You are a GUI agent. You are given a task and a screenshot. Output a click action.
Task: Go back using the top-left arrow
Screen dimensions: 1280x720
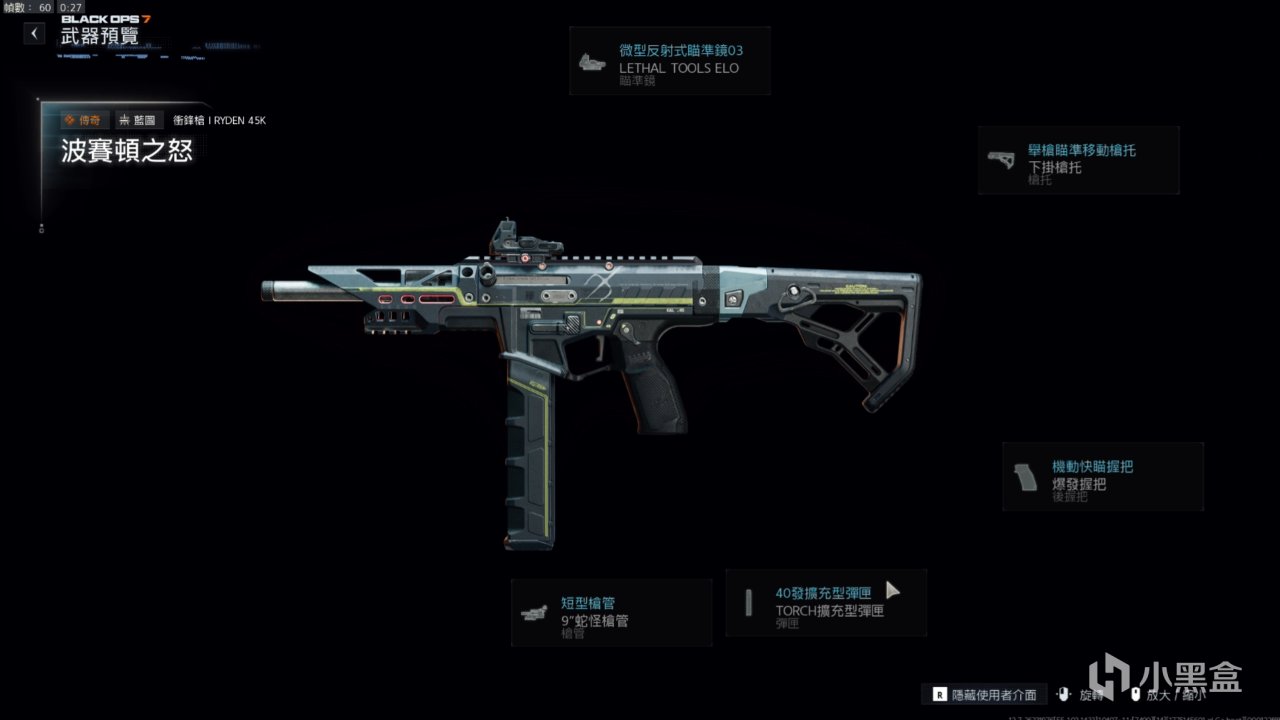35,34
